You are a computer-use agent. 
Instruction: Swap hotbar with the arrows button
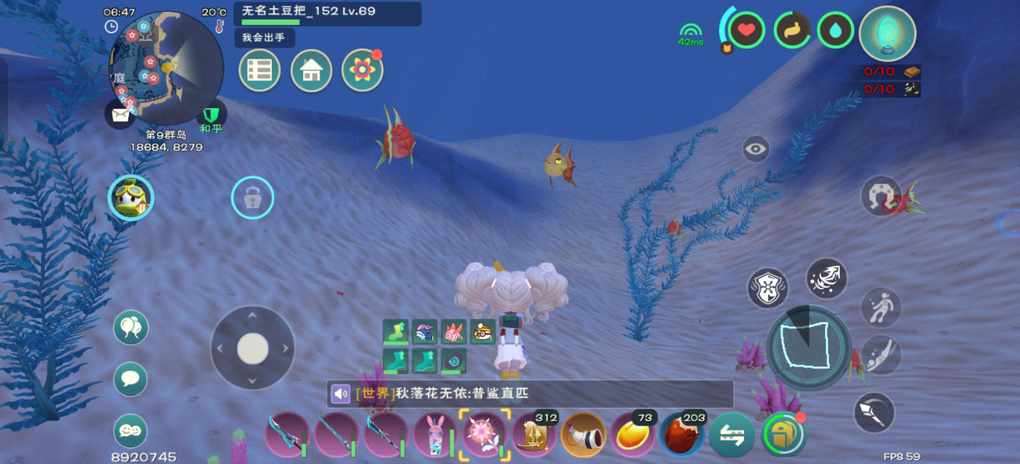(x=731, y=435)
